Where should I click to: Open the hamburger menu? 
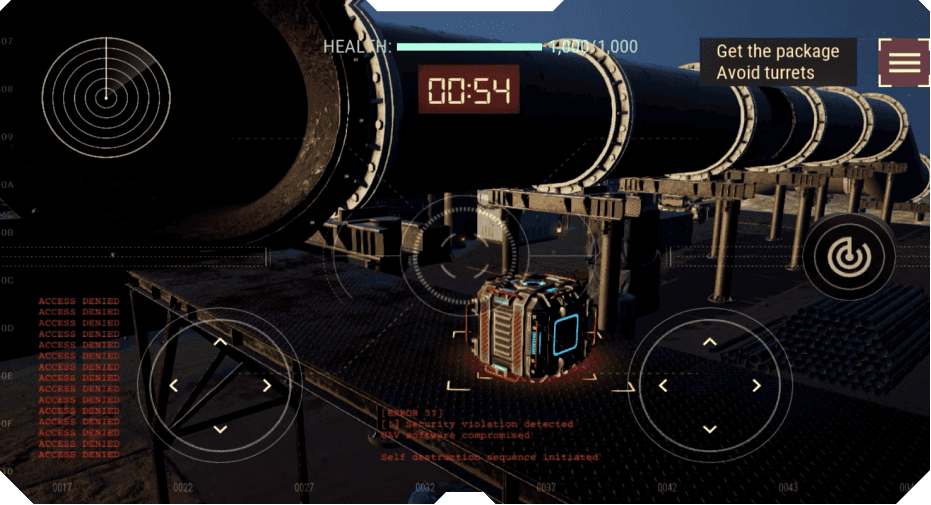904,62
